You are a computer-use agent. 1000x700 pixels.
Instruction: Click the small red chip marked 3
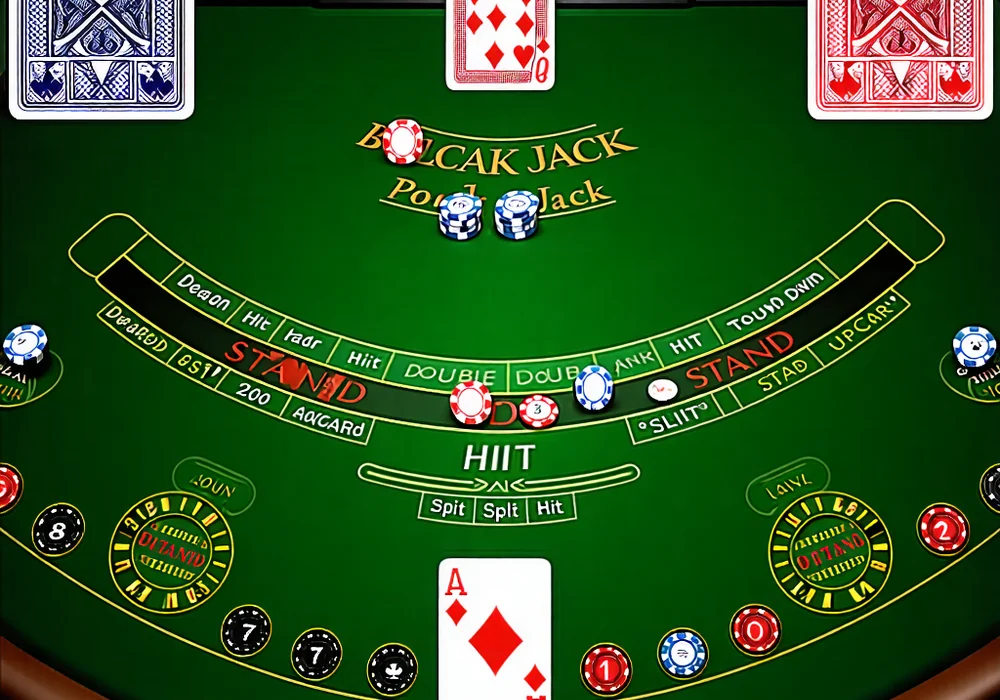pyautogui.click(x=539, y=410)
